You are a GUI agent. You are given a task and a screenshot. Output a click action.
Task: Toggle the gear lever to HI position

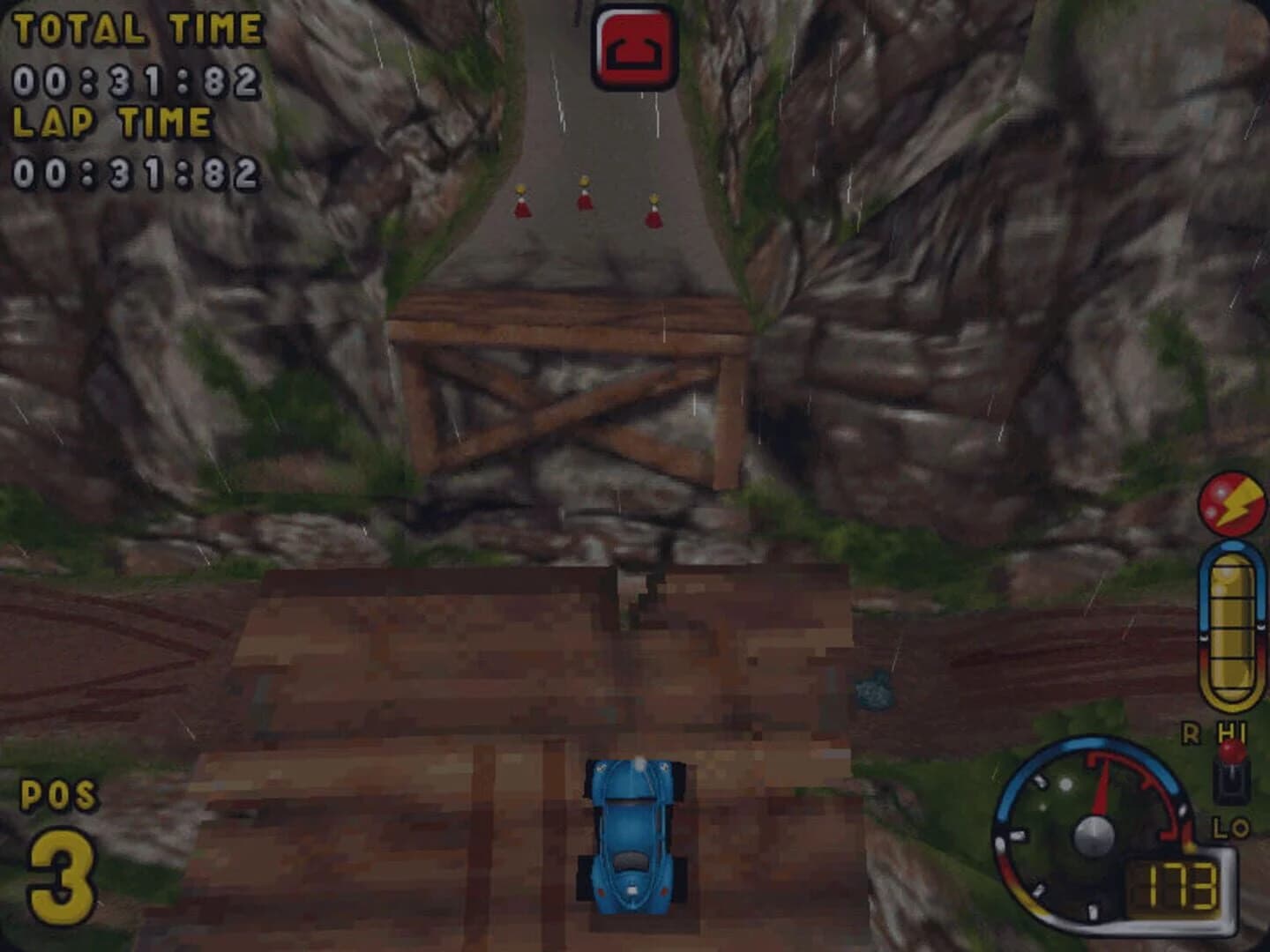tap(1231, 732)
